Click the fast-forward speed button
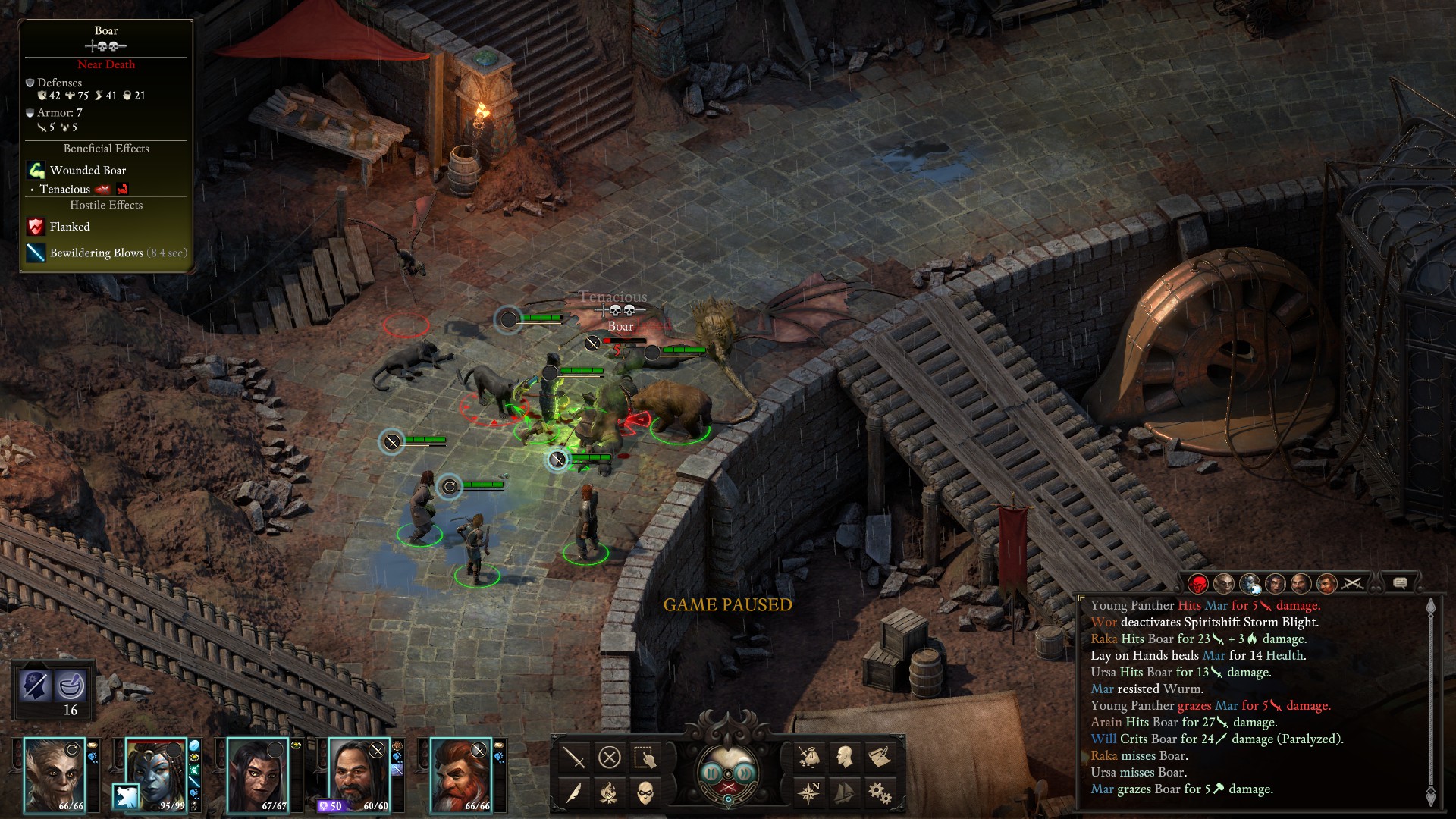The image size is (1456, 819). pos(745,773)
